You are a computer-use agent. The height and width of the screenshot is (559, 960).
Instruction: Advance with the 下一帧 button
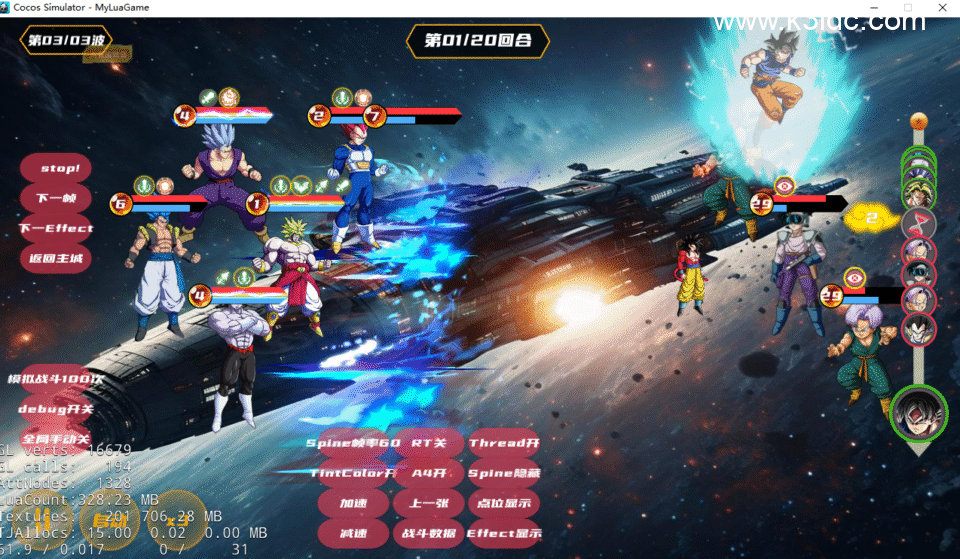click(57, 198)
